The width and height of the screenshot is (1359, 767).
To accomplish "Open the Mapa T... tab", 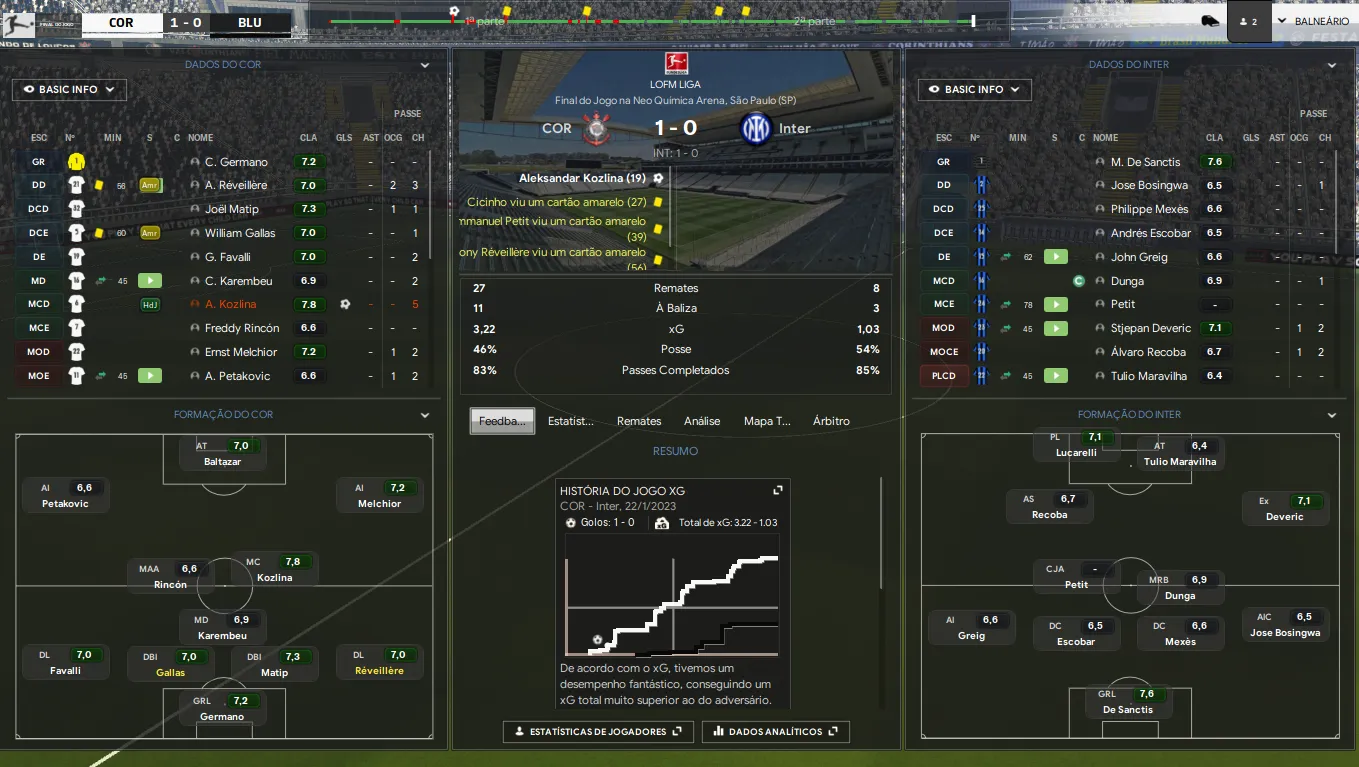I will click(x=767, y=421).
